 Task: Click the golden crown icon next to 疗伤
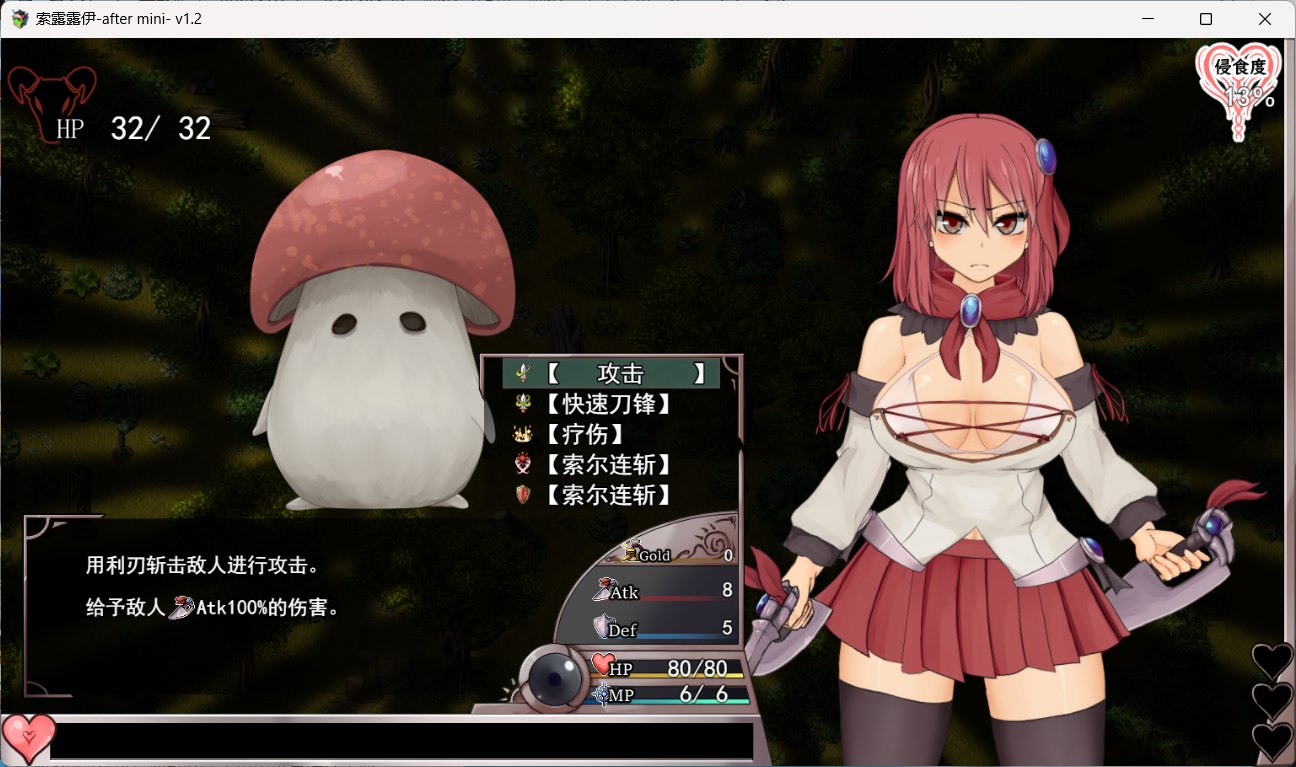[x=521, y=434]
